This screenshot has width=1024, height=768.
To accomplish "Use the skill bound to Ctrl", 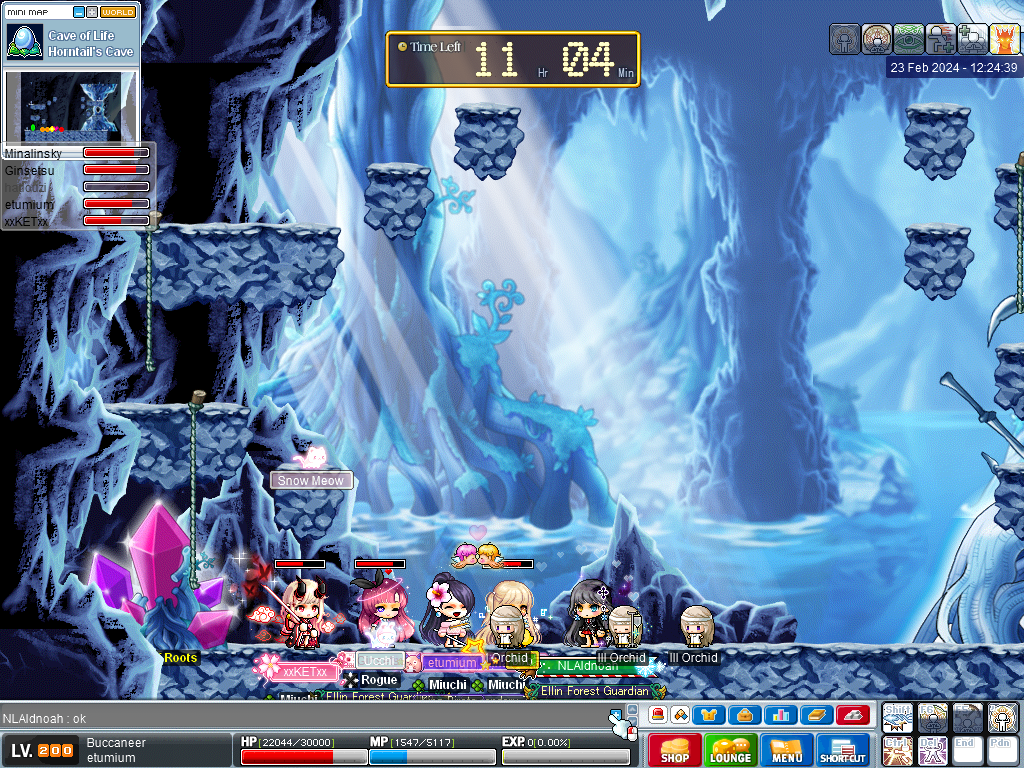I will (x=898, y=750).
